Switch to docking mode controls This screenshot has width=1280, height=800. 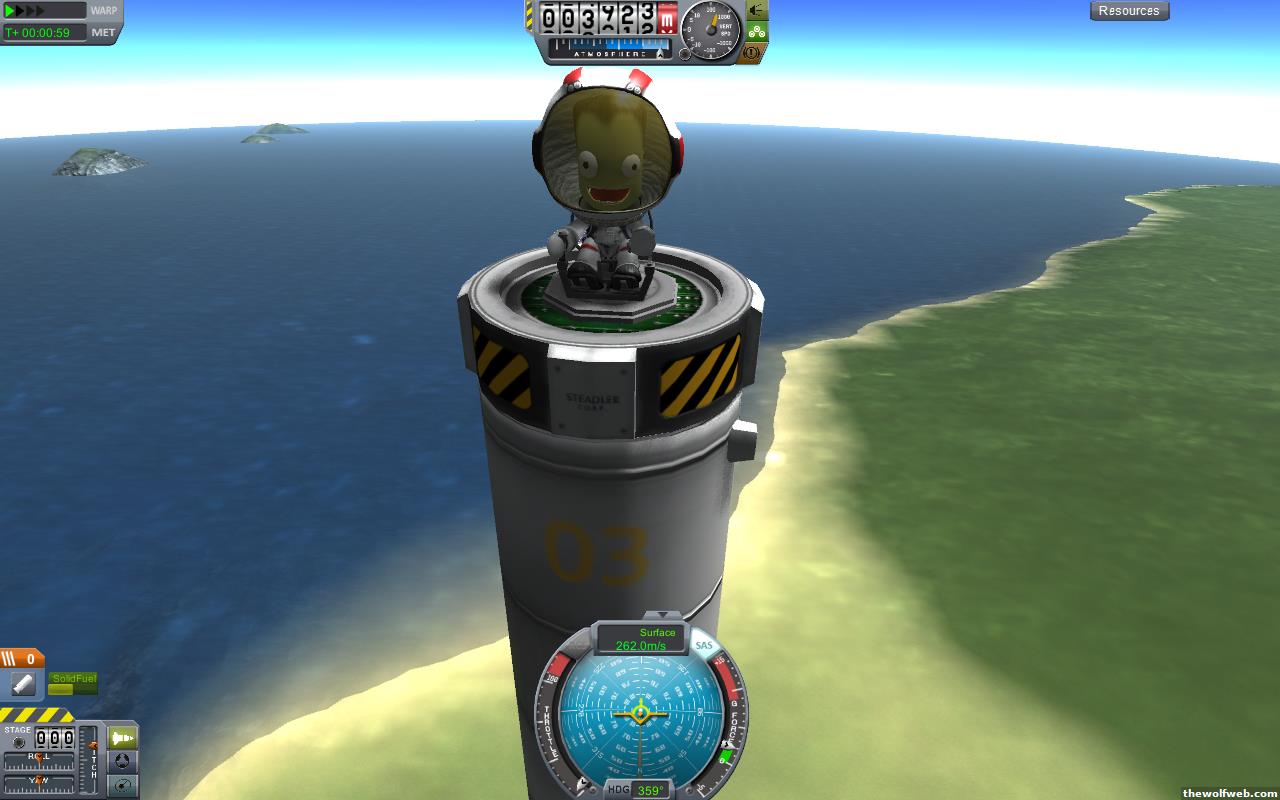[x=122, y=761]
